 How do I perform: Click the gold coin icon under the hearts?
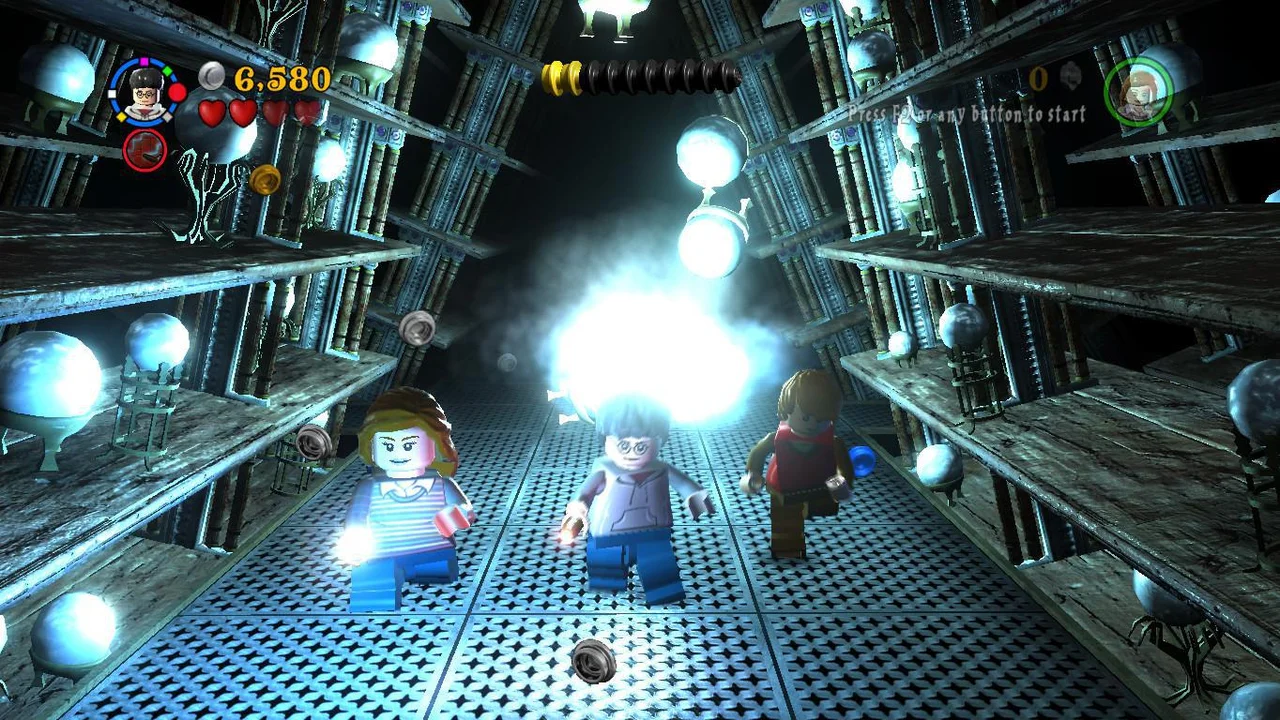[266, 179]
